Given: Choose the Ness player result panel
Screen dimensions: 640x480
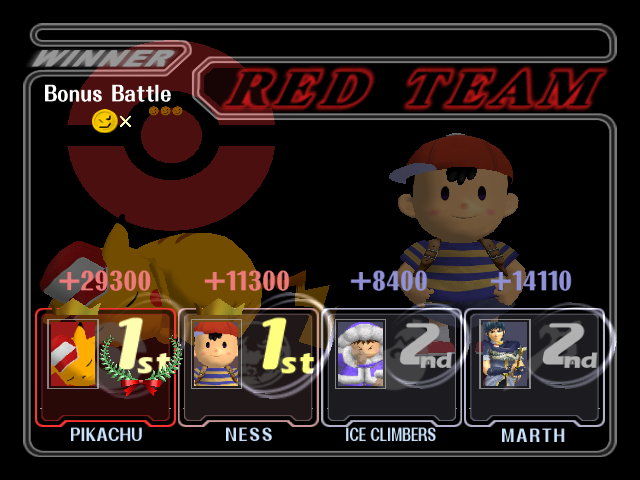Looking at the screenshot, I should click(249, 365).
